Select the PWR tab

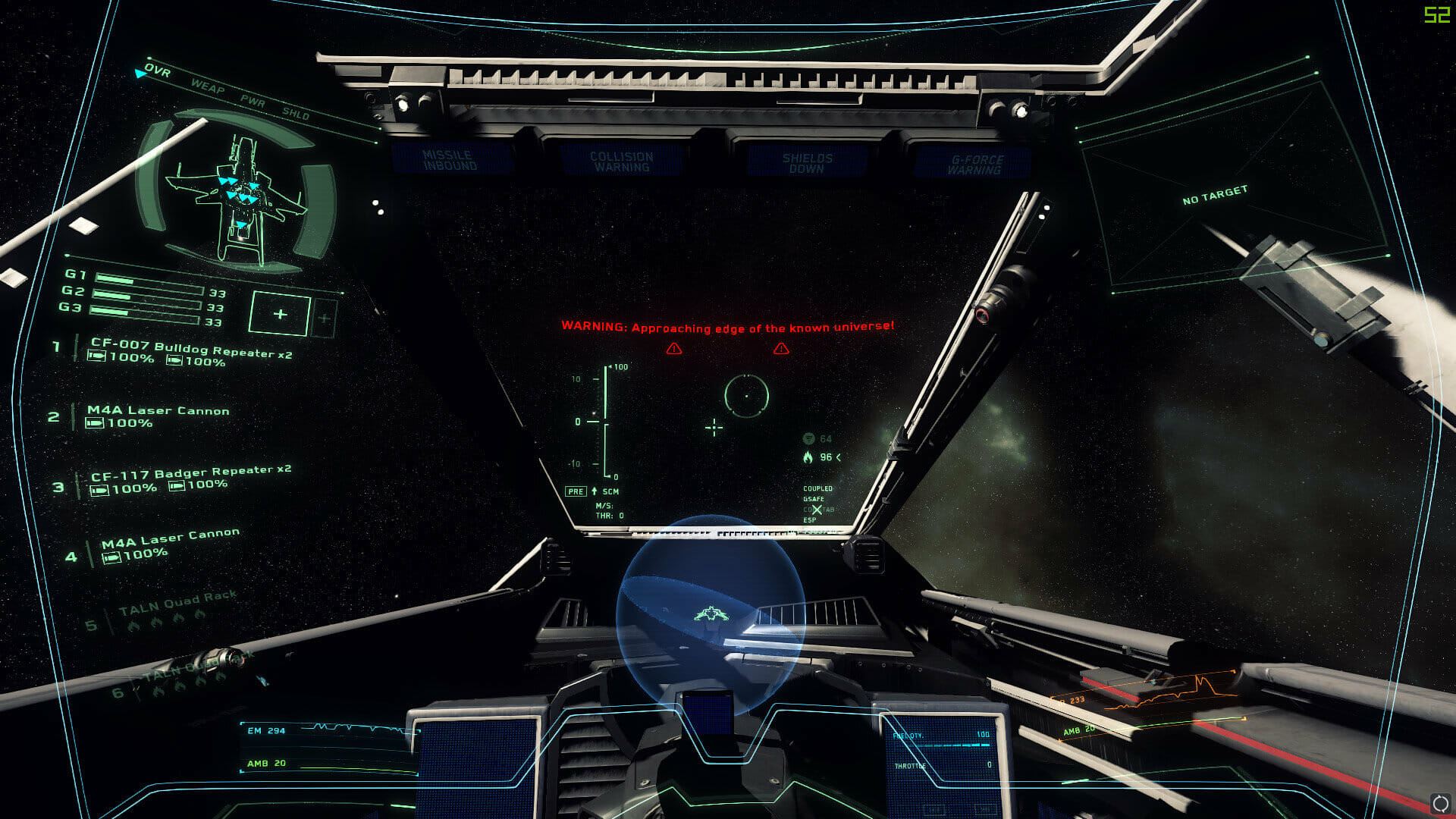(253, 102)
